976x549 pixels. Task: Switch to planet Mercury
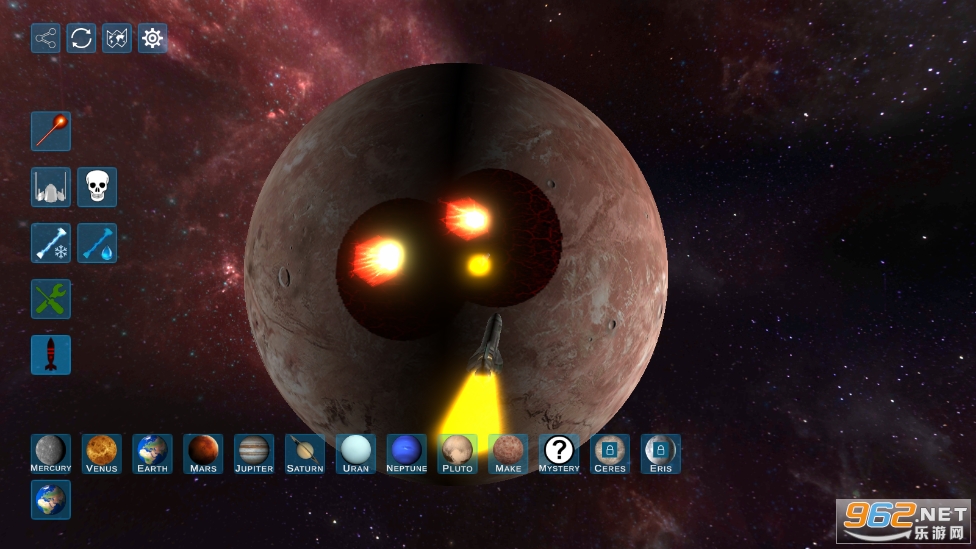pyautogui.click(x=51, y=453)
